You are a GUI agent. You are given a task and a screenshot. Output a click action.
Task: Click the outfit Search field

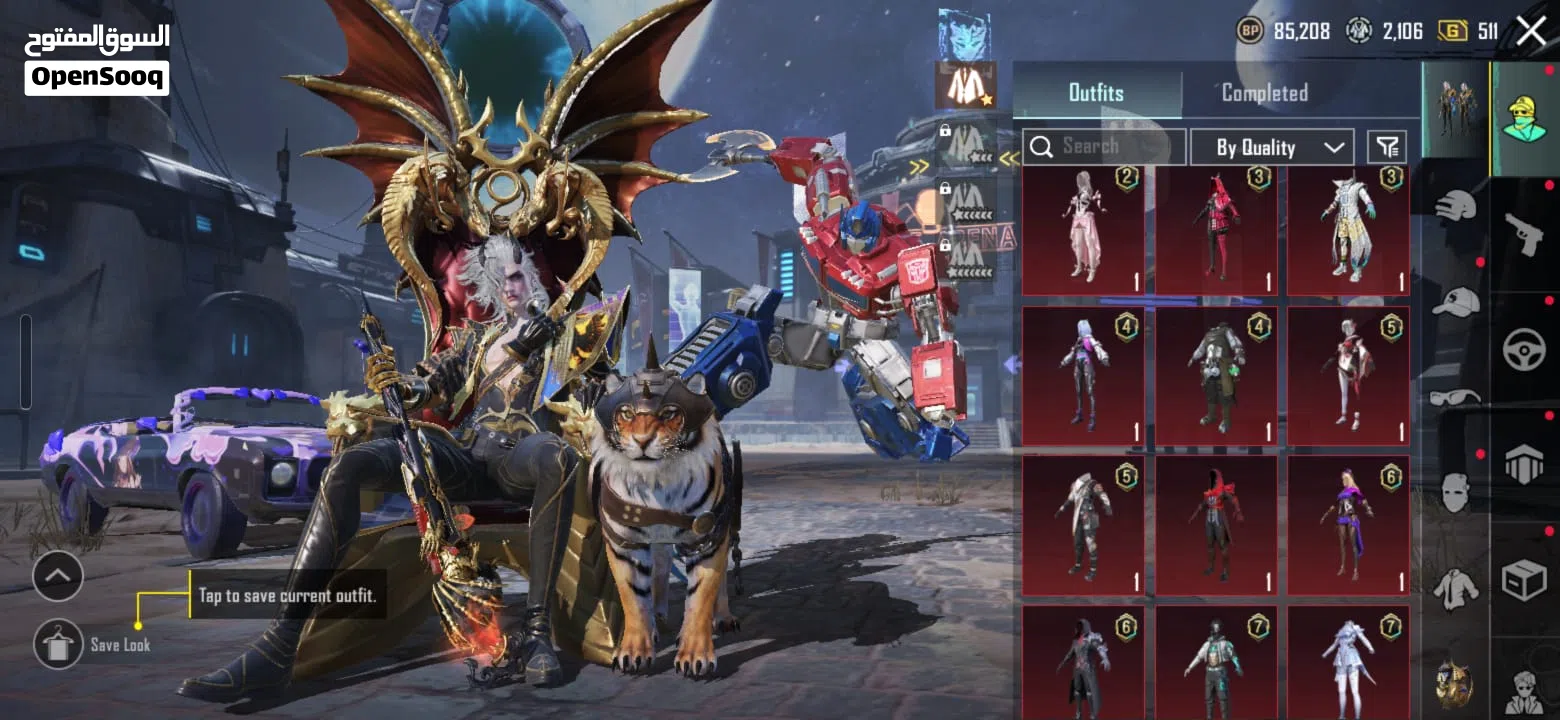click(x=1104, y=147)
